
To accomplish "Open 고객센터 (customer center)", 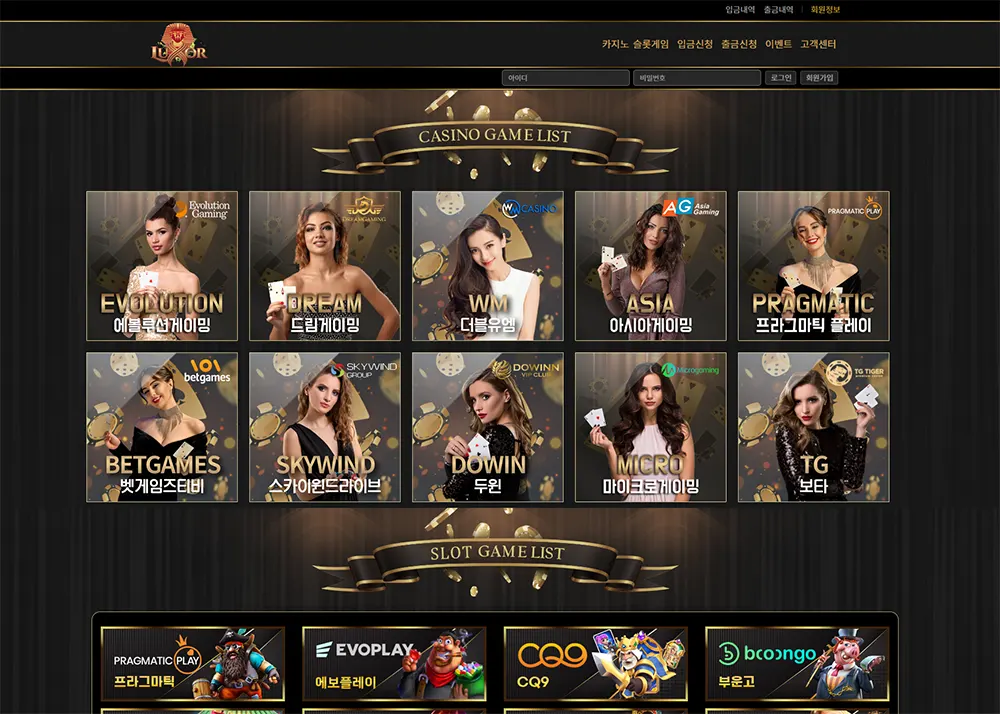I will coord(818,45).
